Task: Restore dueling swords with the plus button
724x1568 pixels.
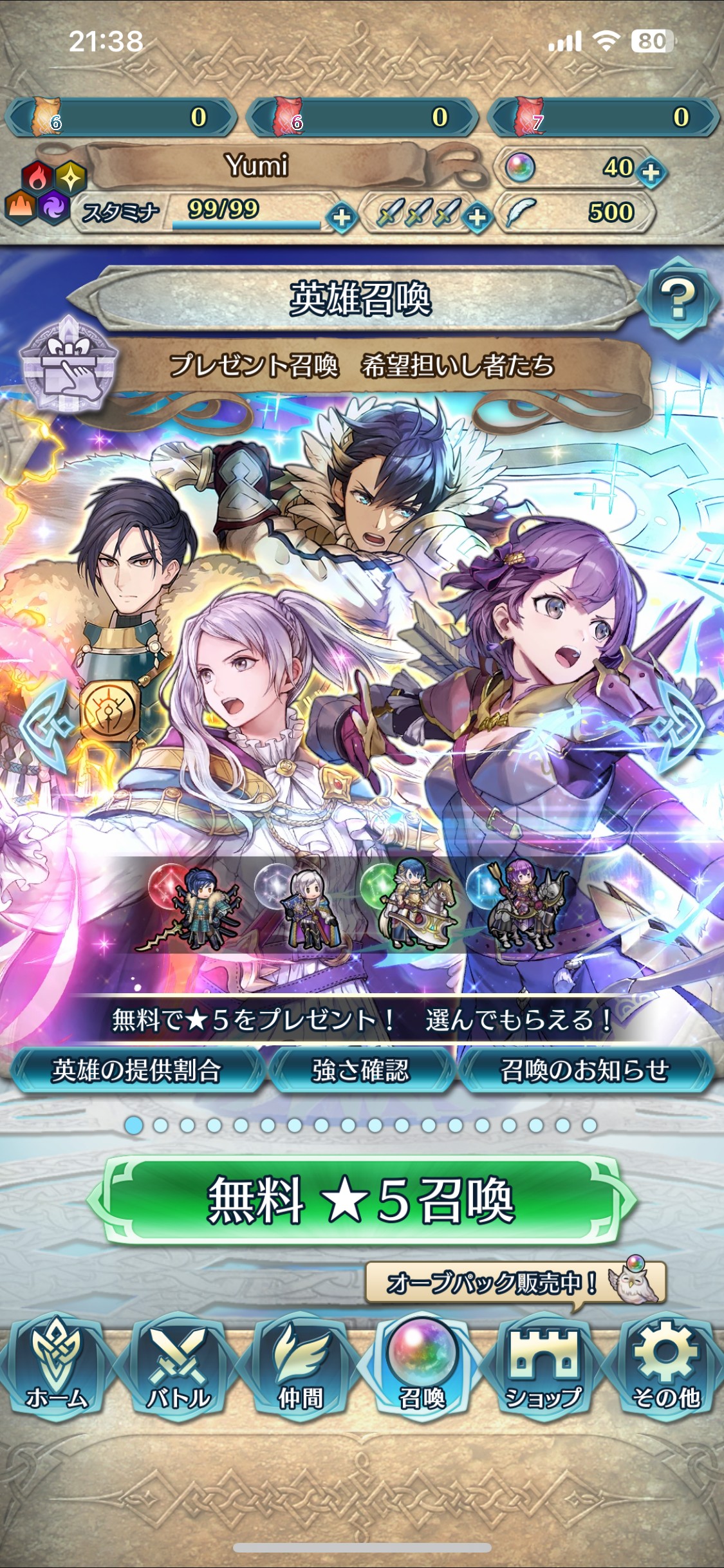Action: point(477,218)
